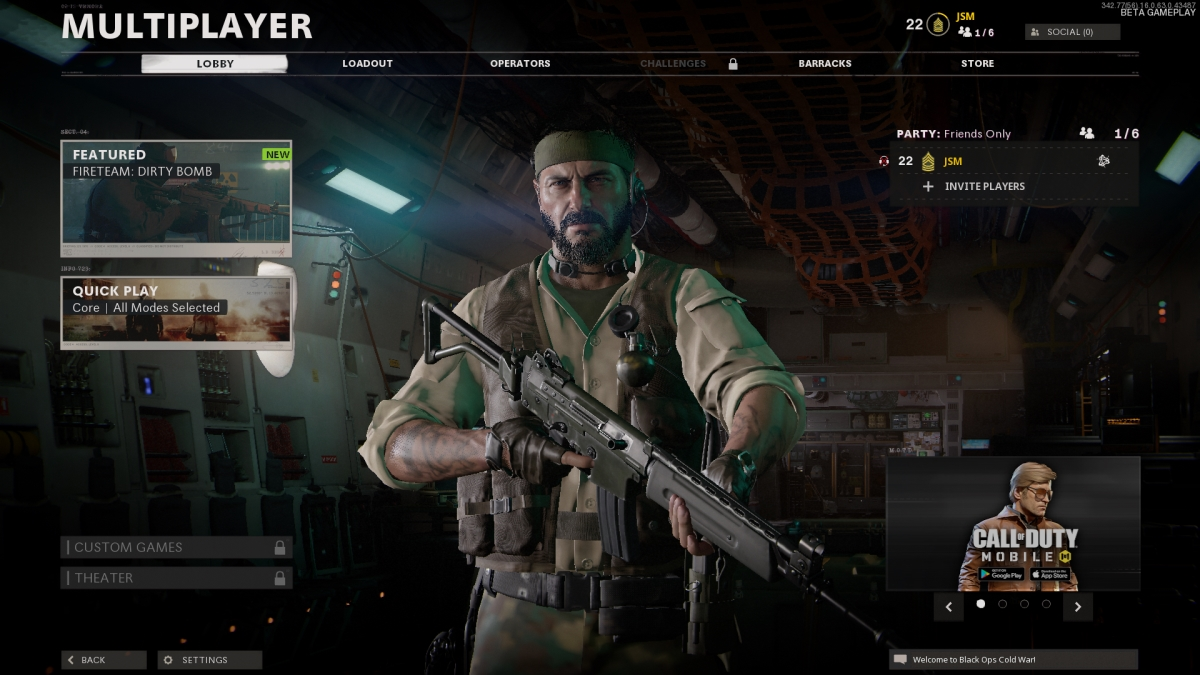Open the Settings menu

coord(209,660)
